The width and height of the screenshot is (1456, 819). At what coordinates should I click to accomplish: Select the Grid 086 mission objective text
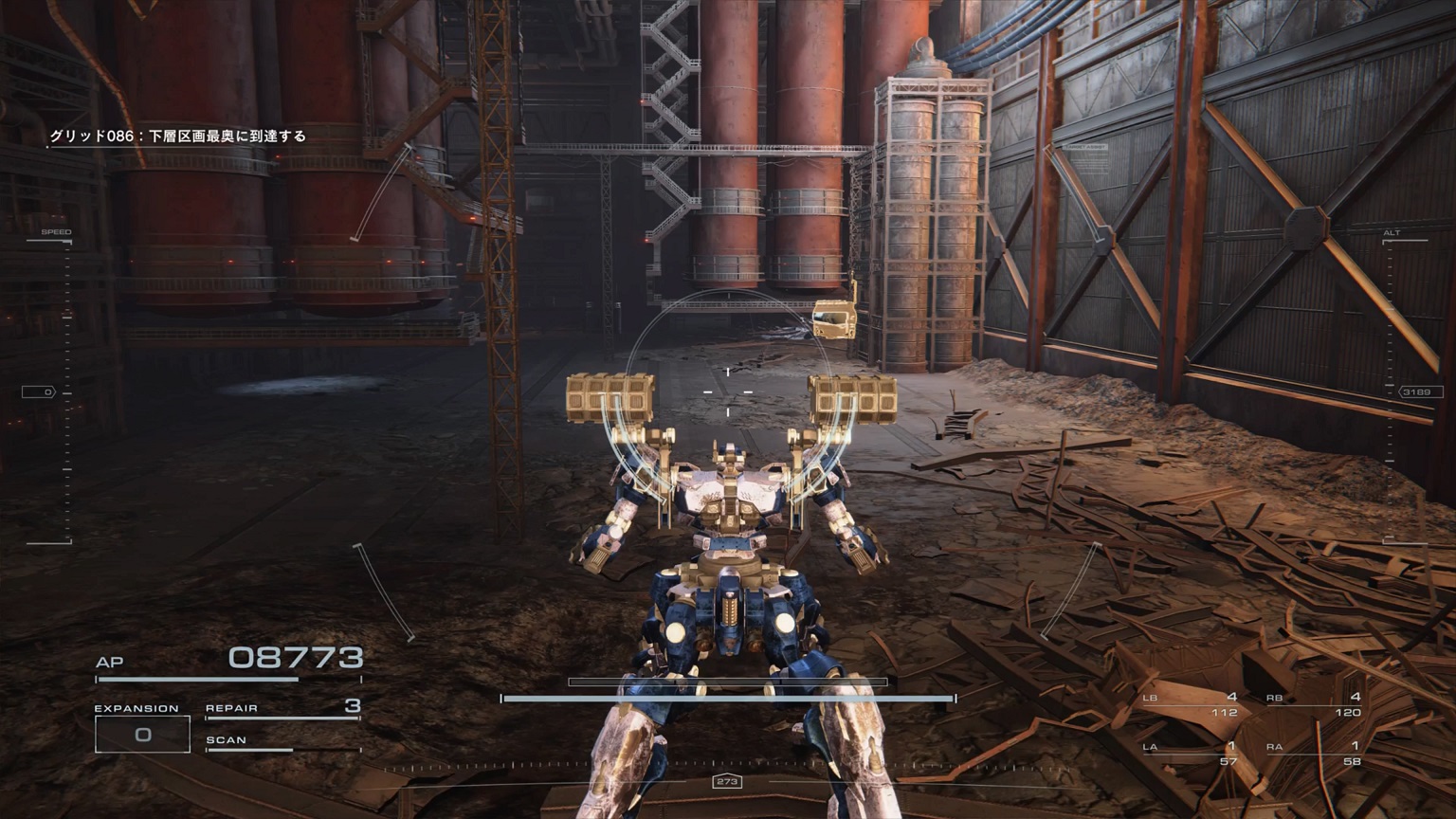pos(178,136)
